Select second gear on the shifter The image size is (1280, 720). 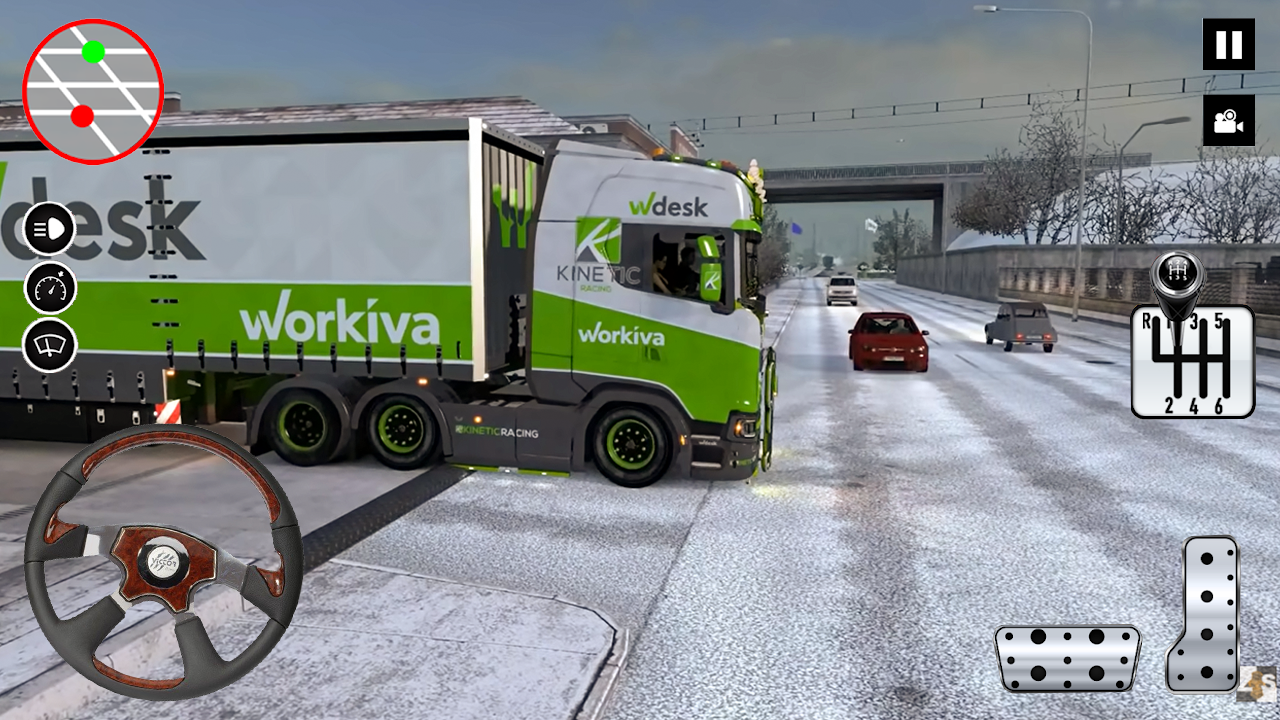click(x=1168, y=405)
